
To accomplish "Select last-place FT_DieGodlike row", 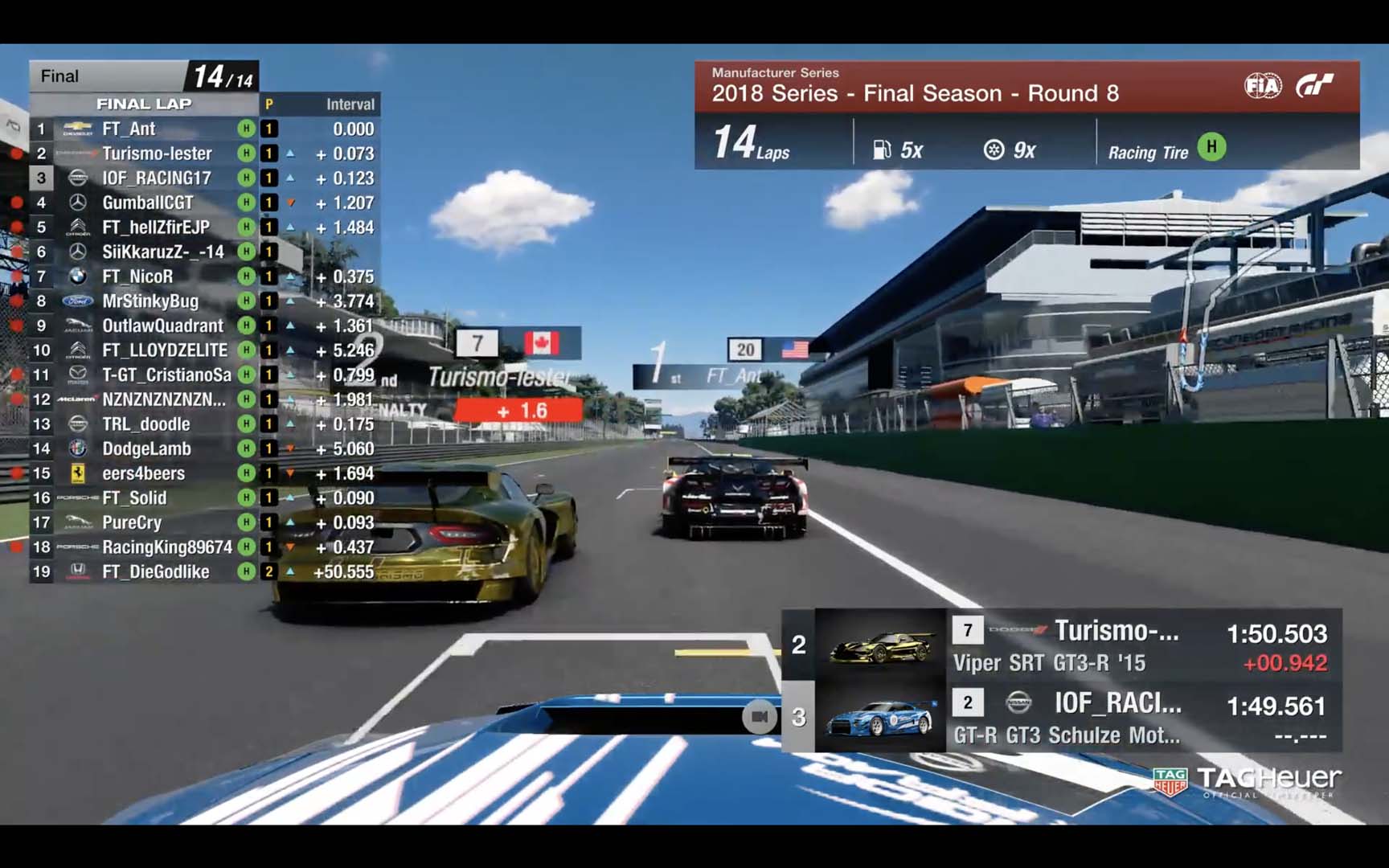I will pos(155,571).
